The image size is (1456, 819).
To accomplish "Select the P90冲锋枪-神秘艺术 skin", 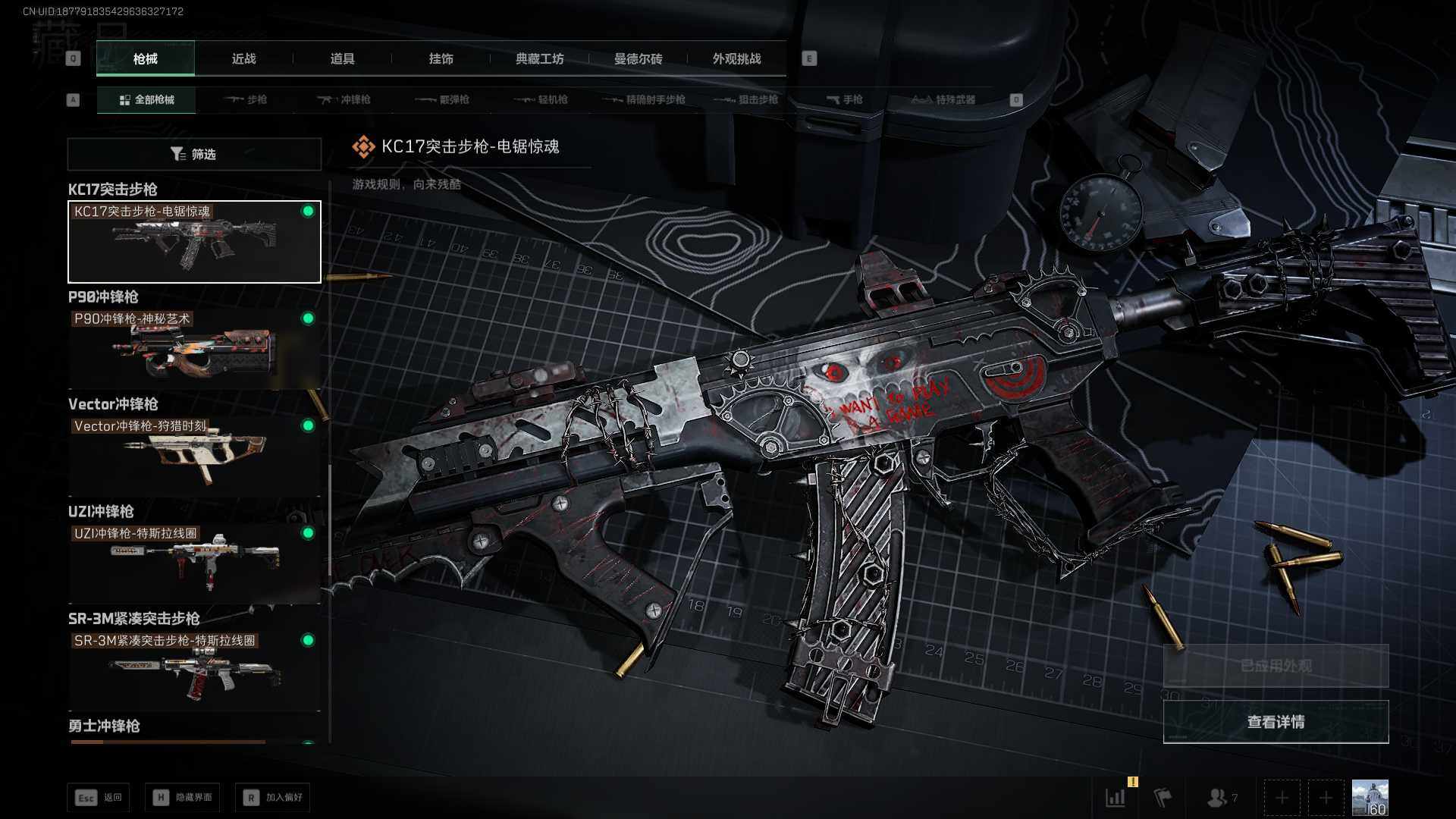I will (194, 349).
